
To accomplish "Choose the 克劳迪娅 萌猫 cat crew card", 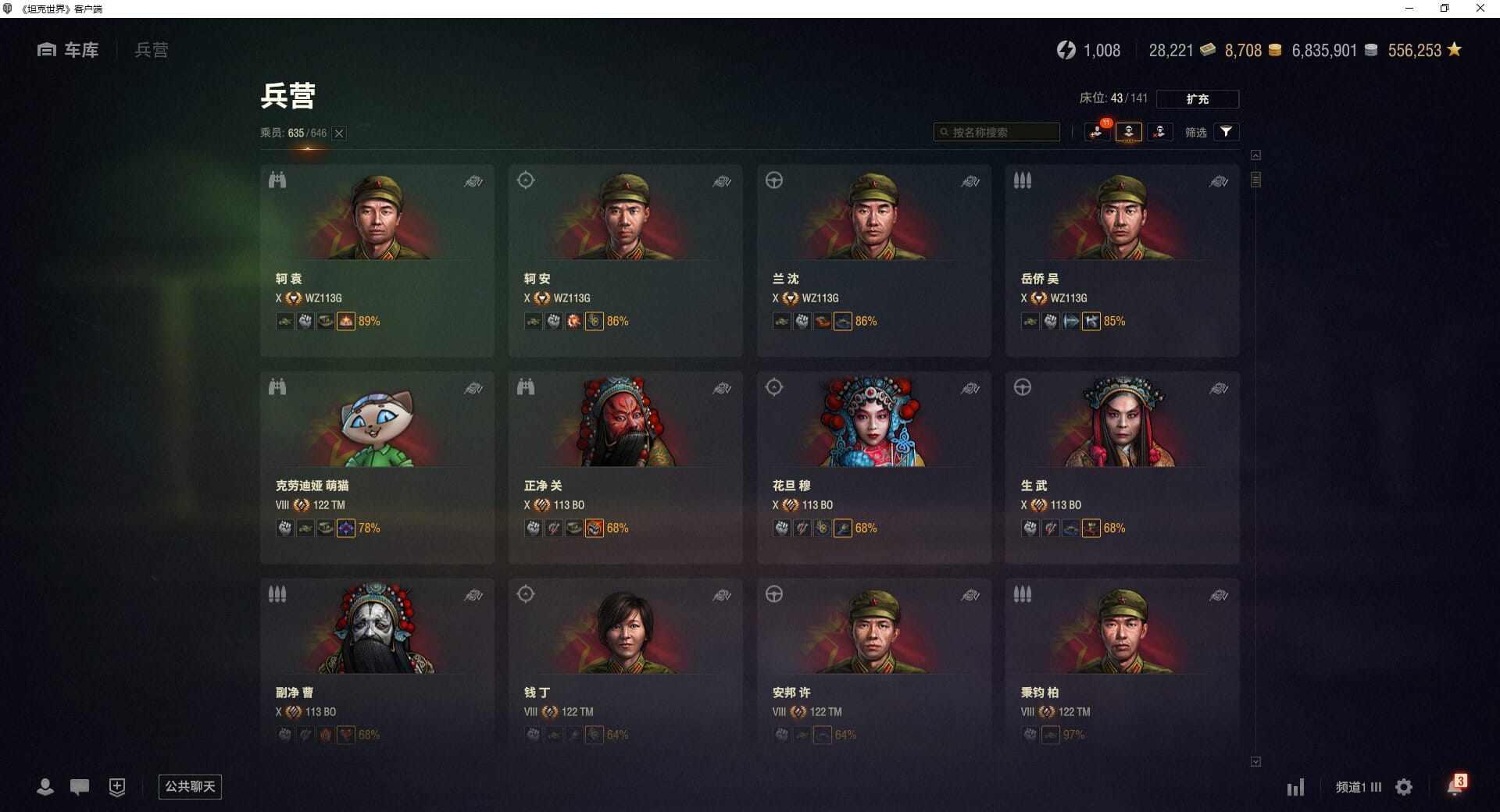I will click(377, 467).
